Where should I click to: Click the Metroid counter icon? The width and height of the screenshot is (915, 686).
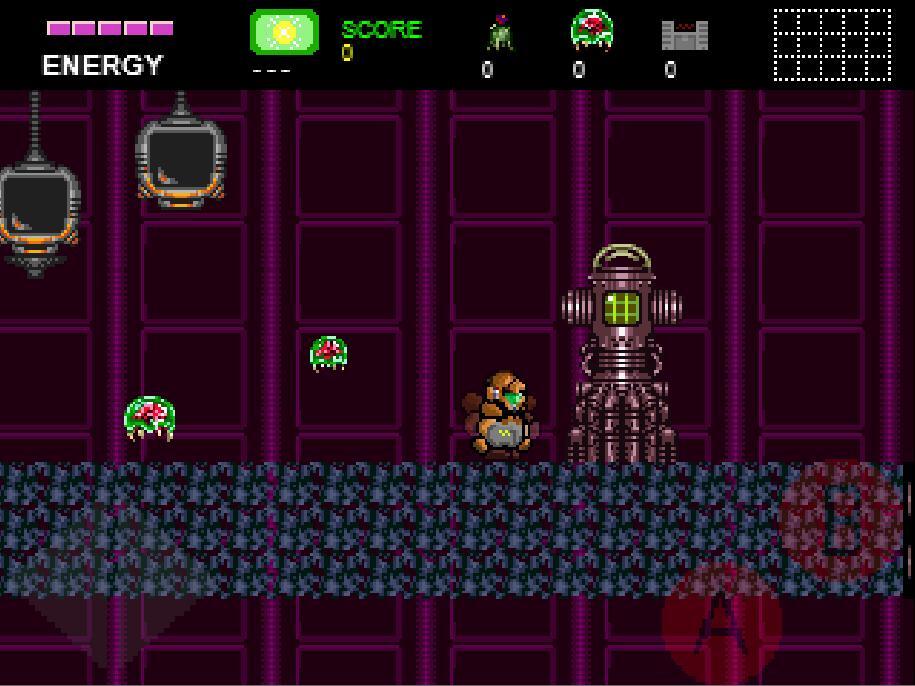click(x=591, y=30)
